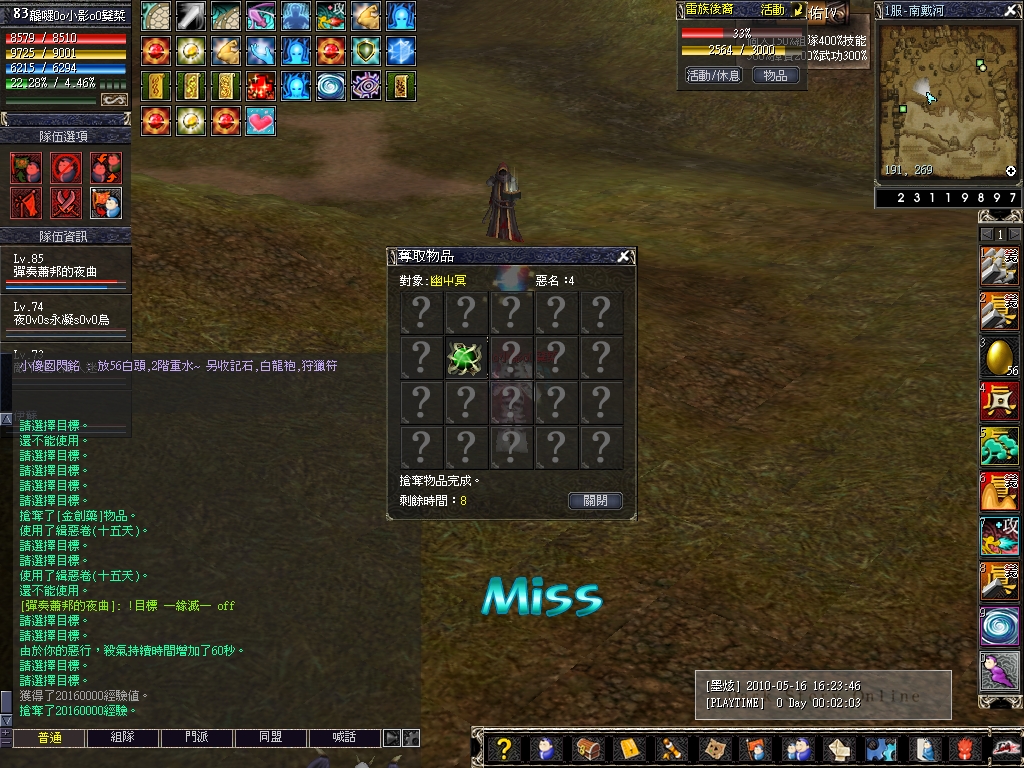Image resolution: width=1024 pixels, height=768 pixels.
Task: Switch to the 組隊 chat tab
Action: [124, 737]
